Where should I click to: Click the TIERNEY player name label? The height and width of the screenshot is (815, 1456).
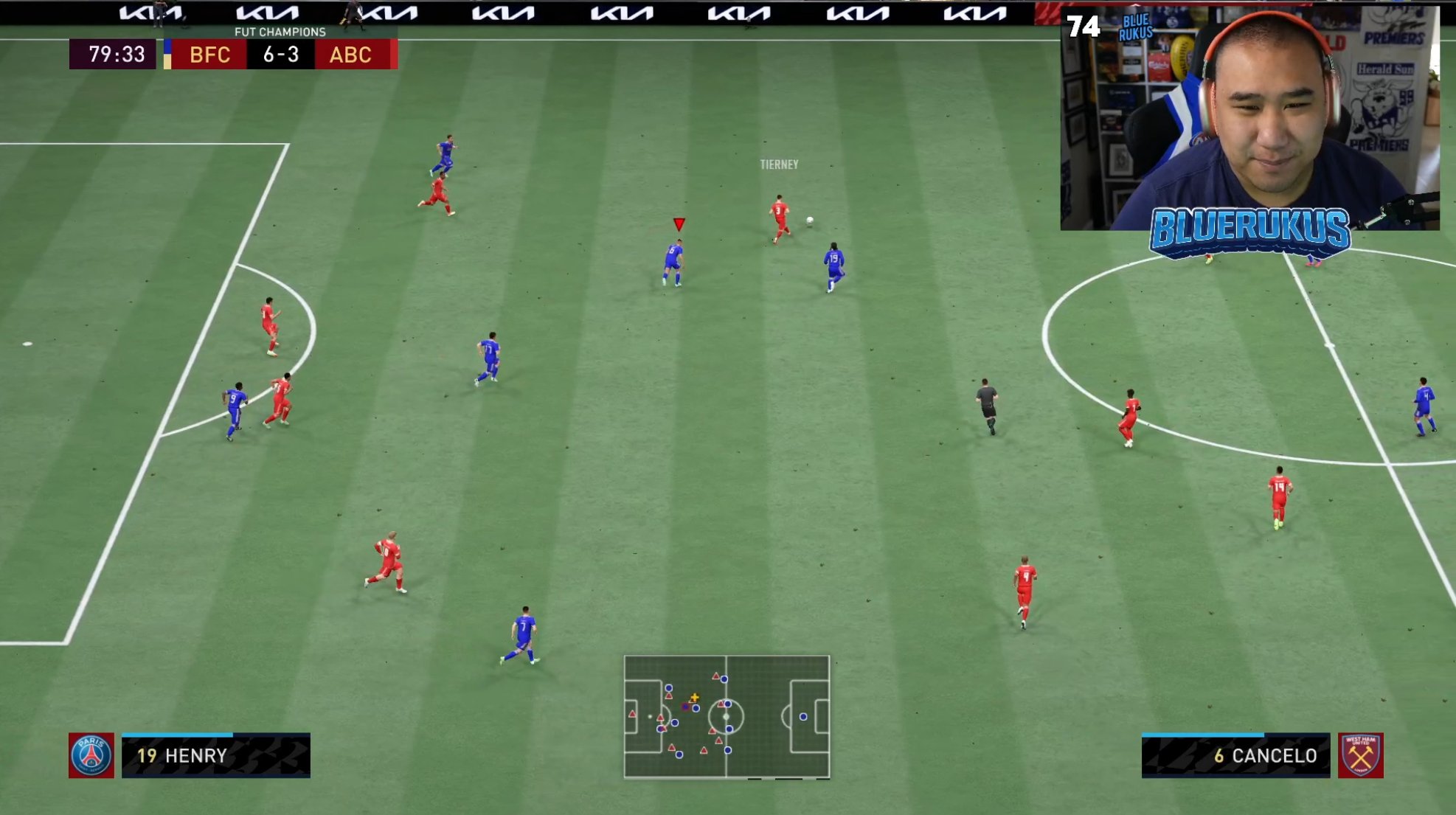[777, 165]
